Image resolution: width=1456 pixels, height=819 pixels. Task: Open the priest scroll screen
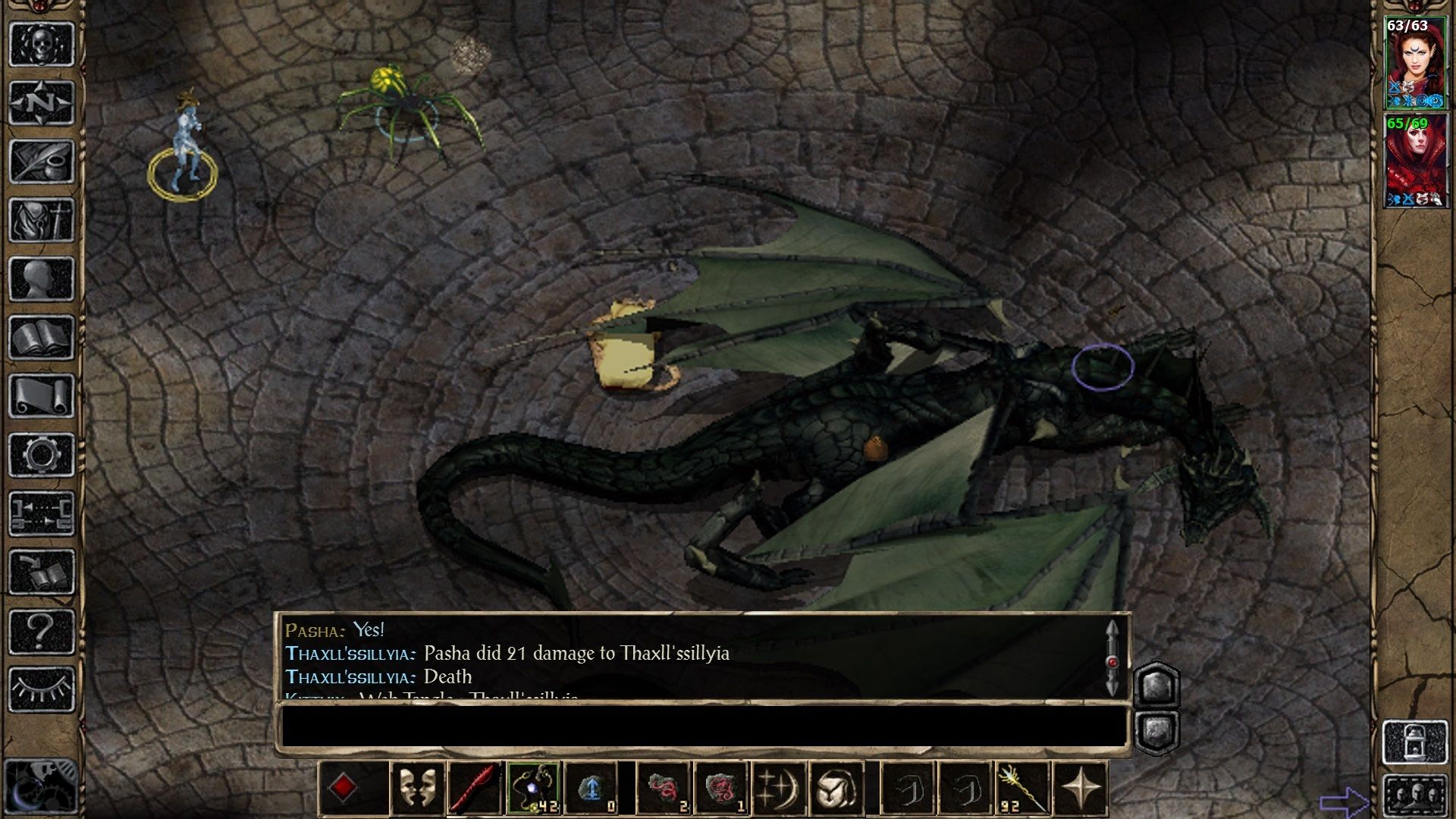tap(41, 396)
